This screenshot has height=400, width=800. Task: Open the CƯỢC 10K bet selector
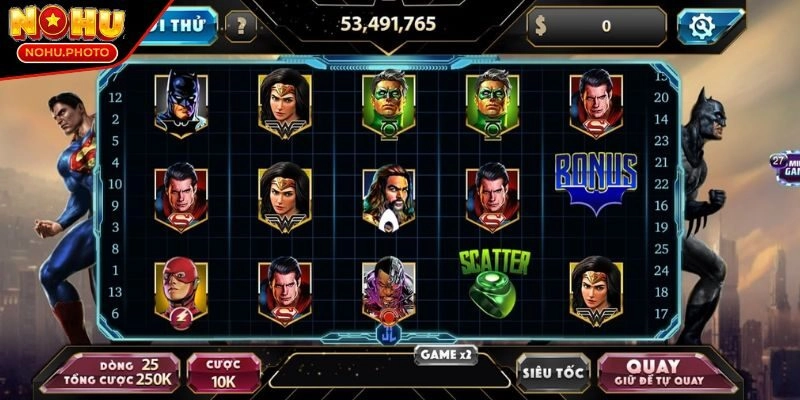coord(224,372)
